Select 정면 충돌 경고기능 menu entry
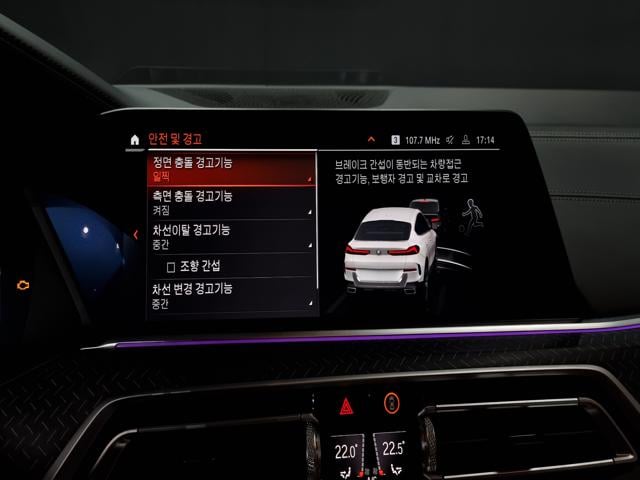The image size is (640, 480). tap(232, 168)
